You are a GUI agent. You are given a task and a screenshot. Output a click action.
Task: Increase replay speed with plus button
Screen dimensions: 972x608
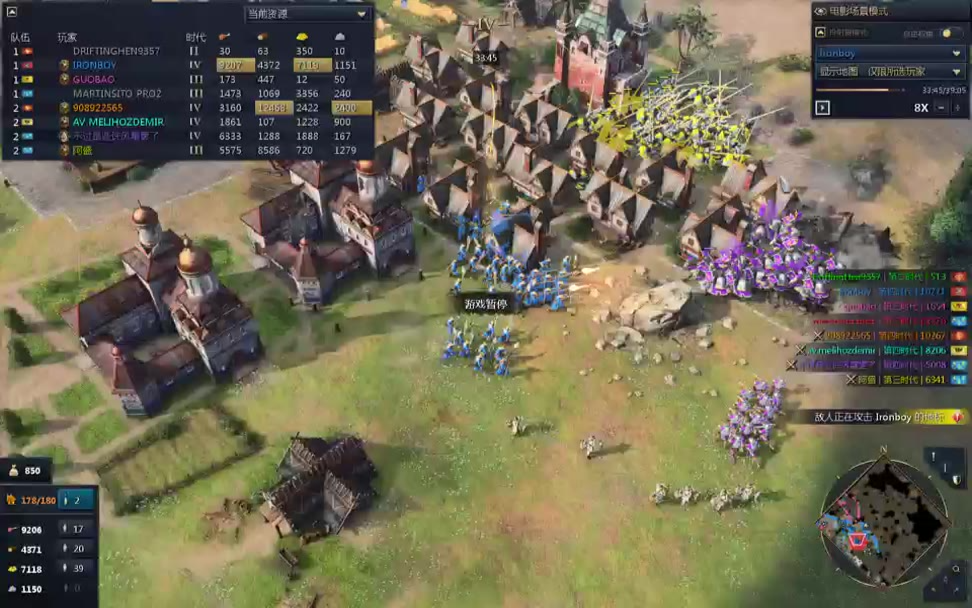click(957, 108)
